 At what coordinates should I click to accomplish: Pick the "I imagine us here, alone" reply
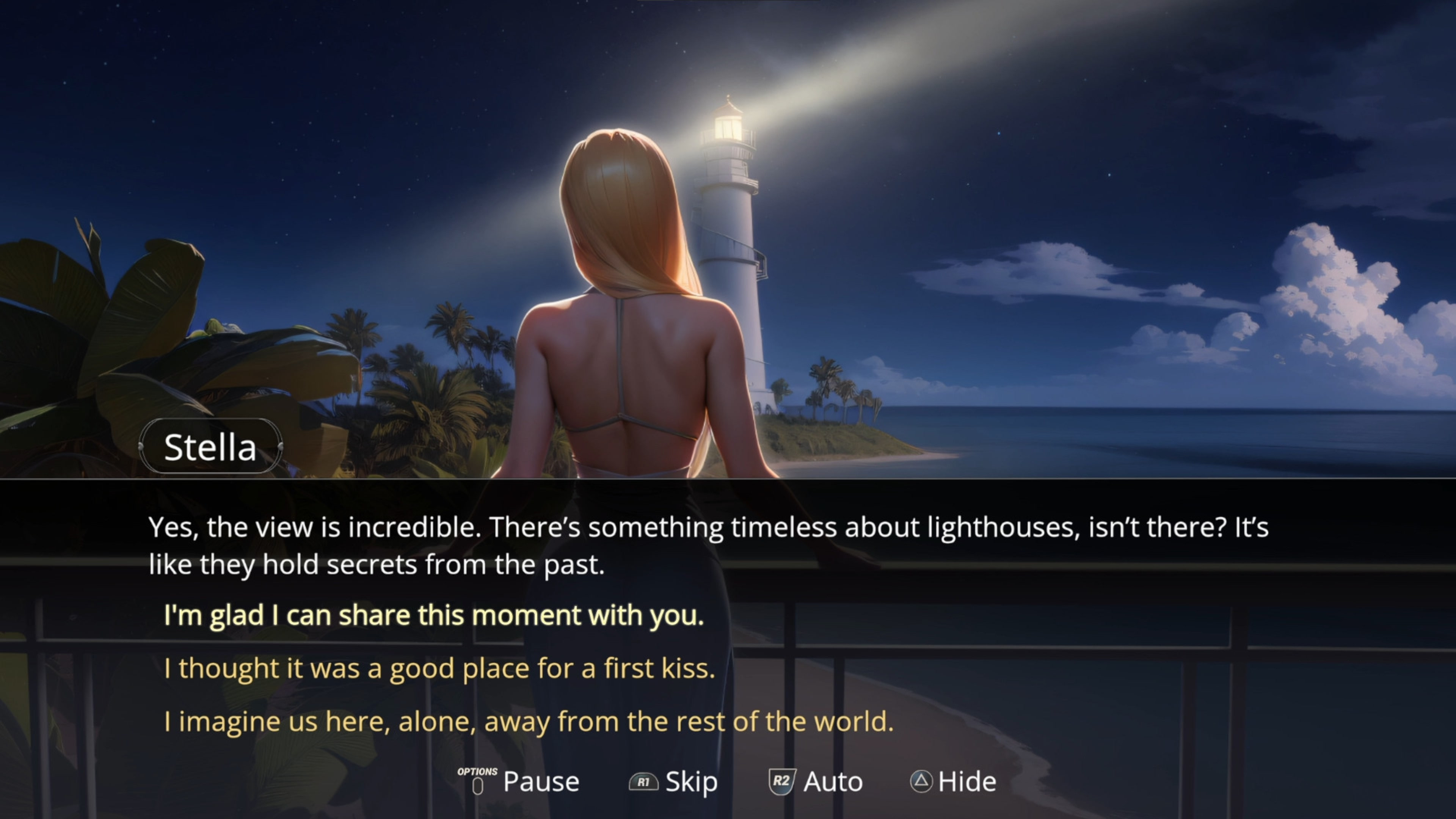click(x=529, y=721)
